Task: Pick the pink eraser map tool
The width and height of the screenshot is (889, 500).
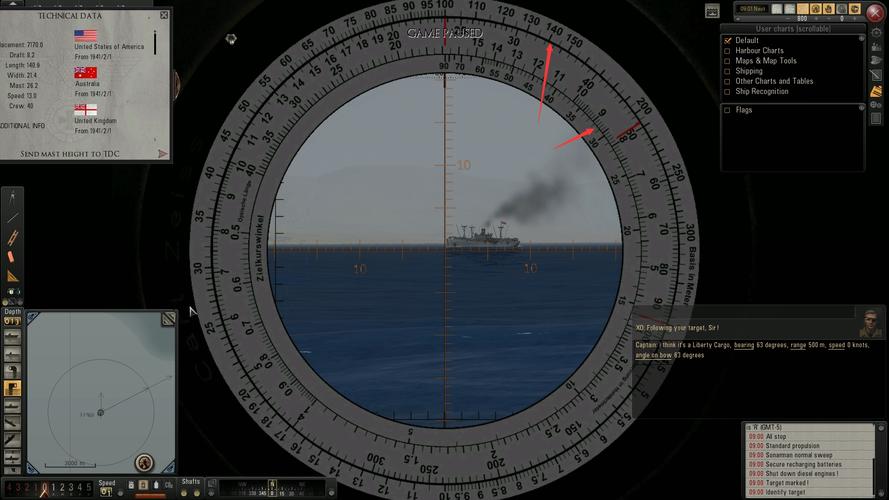Action: click(x=13, y=257)
